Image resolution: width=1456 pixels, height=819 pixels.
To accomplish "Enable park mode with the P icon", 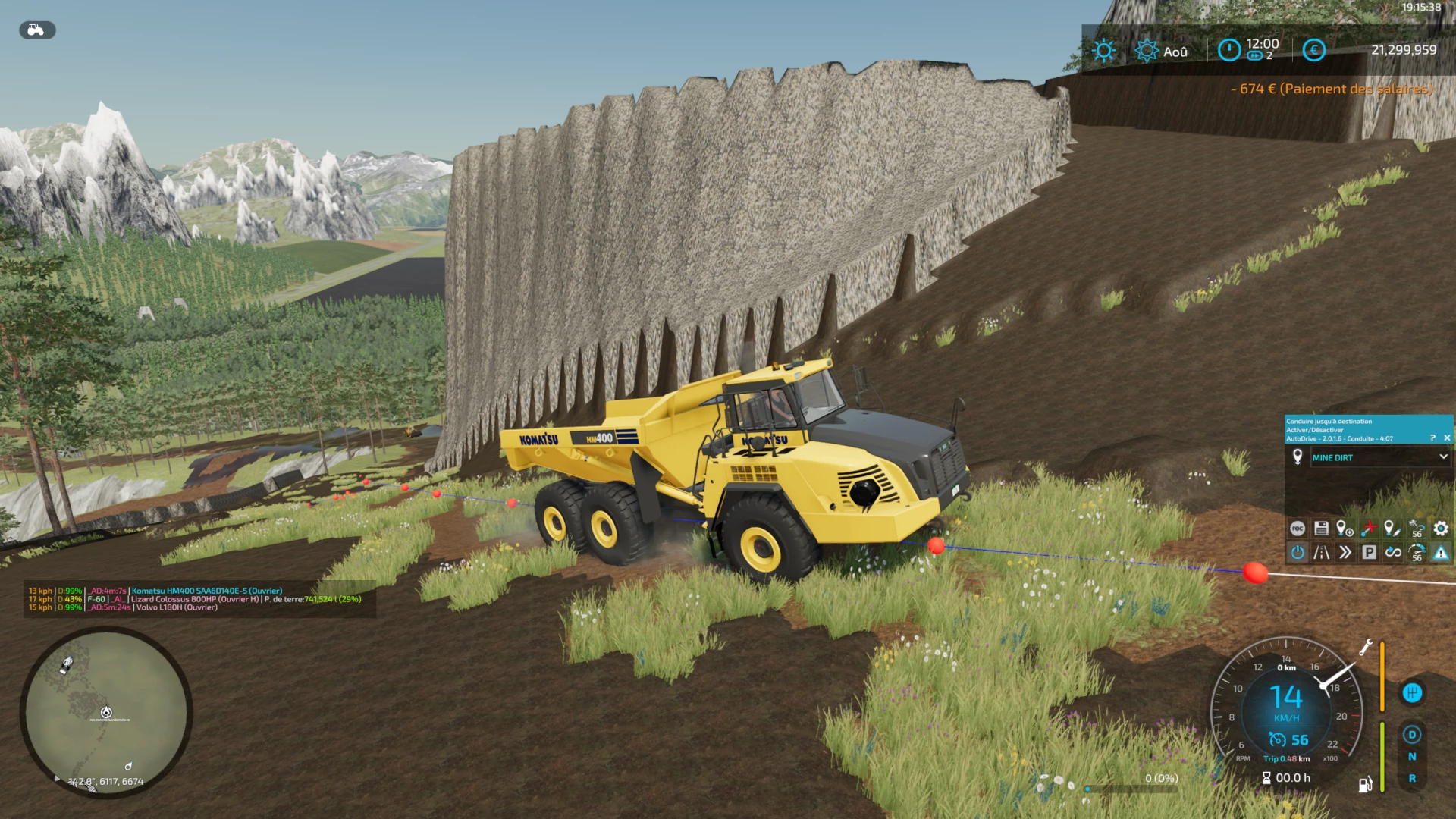I will [1369, 554].
